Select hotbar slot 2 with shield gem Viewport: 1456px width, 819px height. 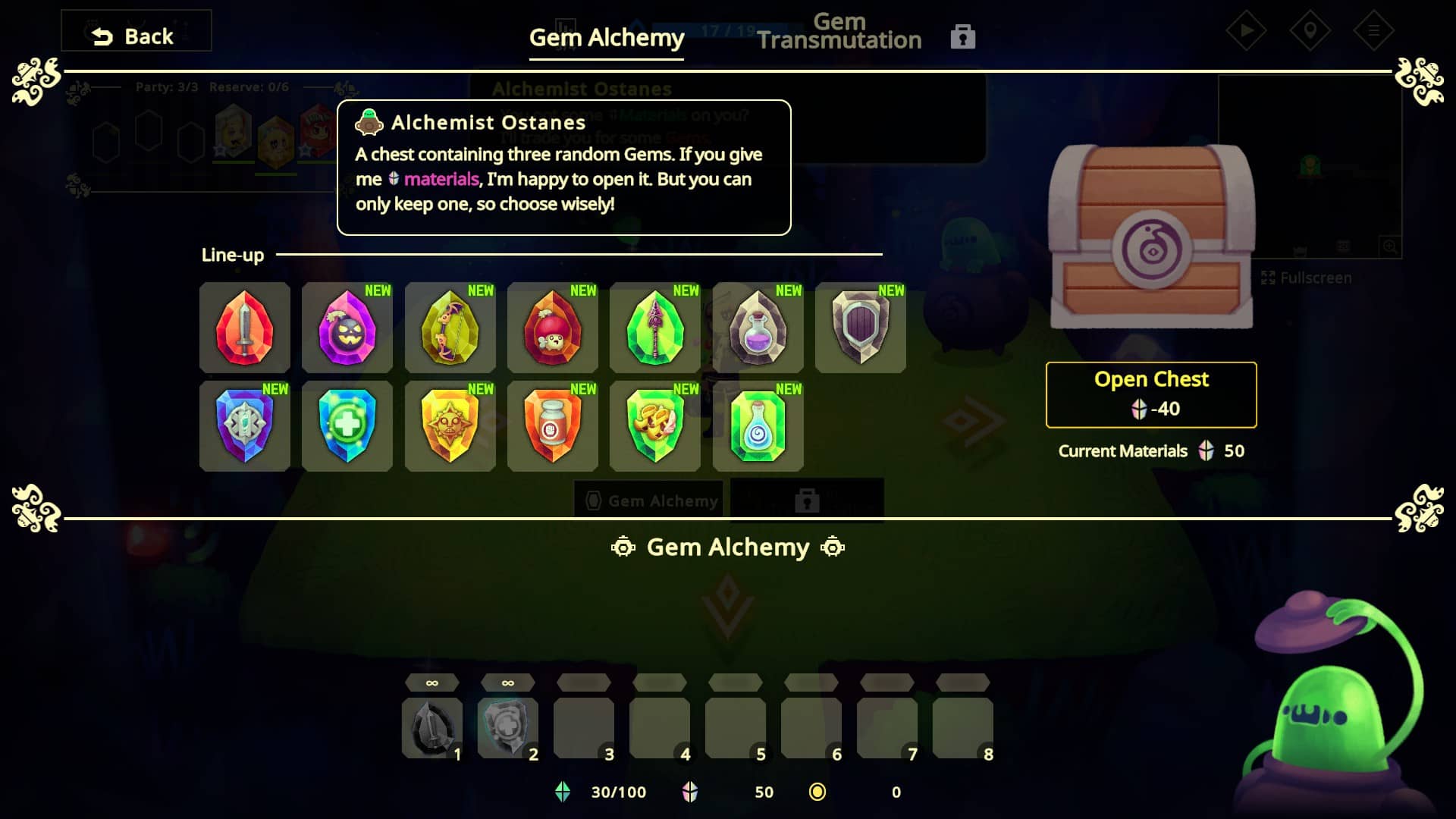click(507, 727)
